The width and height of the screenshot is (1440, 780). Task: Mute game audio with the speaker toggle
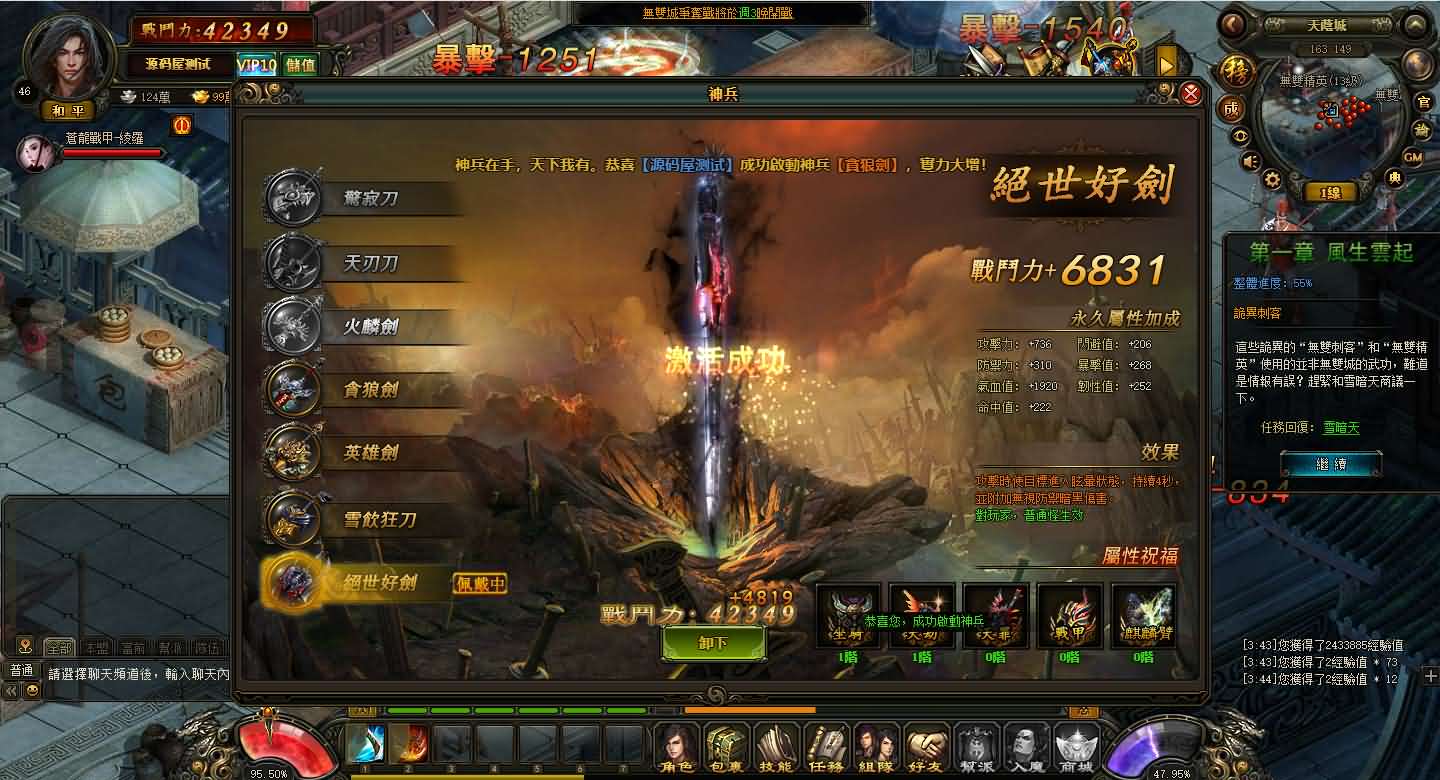coord(1249,160)
